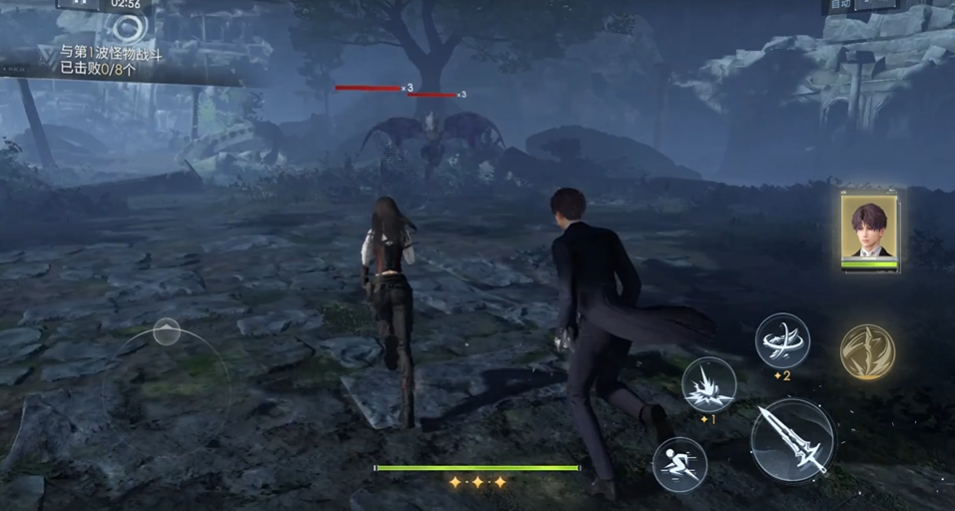Activate the golden ultimate skill
This screenshot has width=955, height=511.
(x=867, y=351)
